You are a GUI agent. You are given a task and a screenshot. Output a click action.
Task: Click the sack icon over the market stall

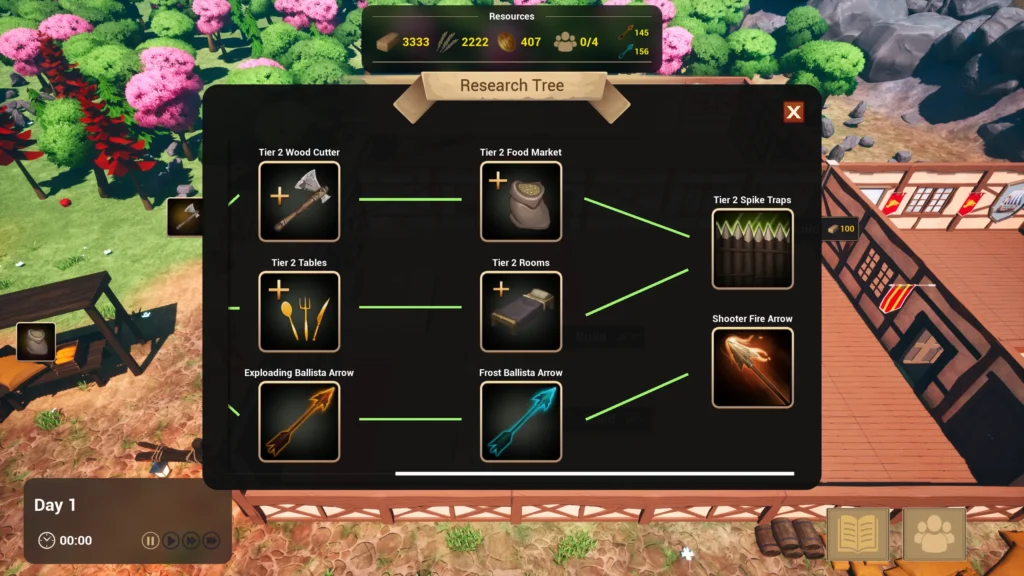[35, 341]
